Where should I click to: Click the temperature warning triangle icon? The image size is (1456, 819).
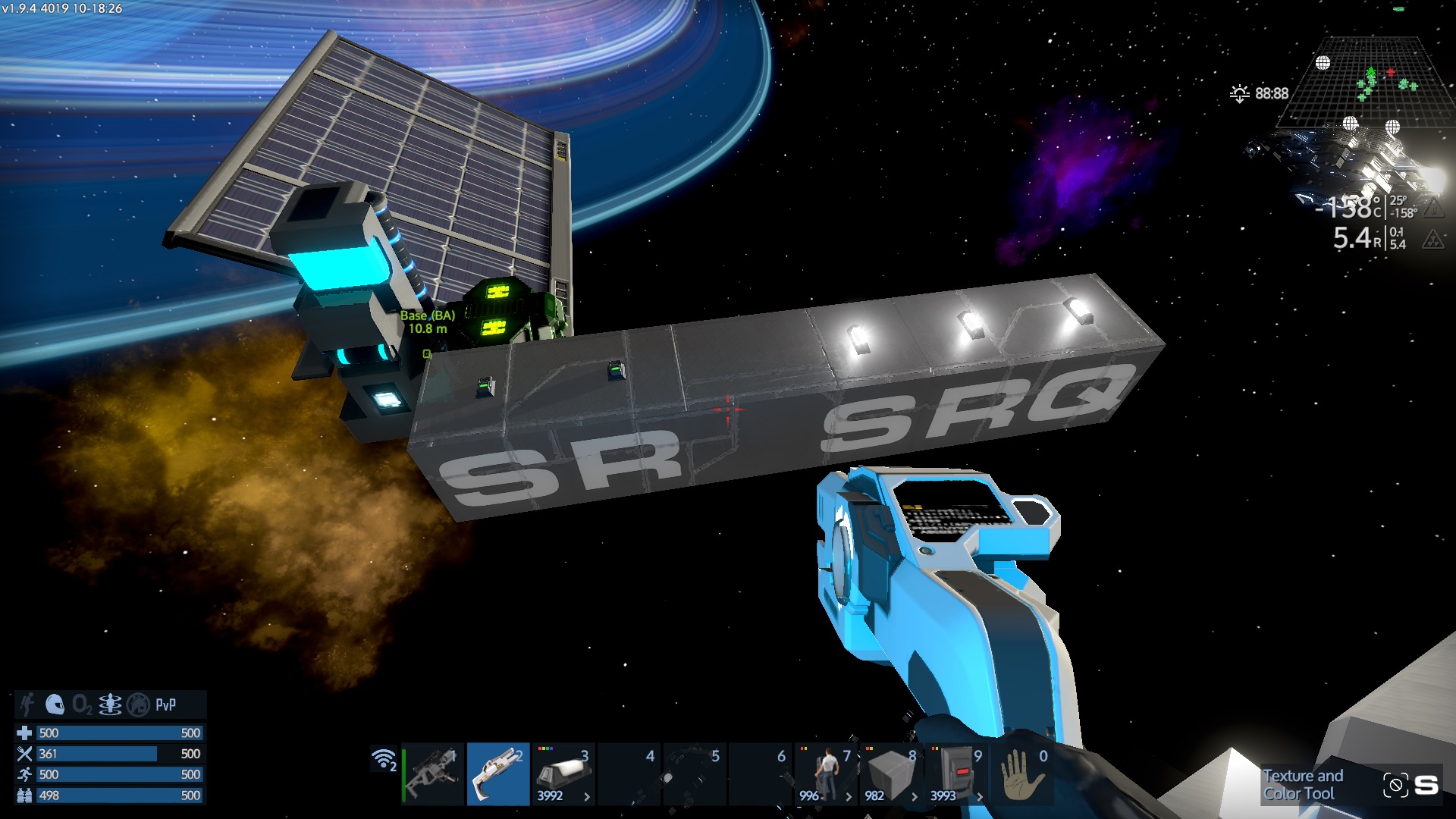tap(1432, 207)
